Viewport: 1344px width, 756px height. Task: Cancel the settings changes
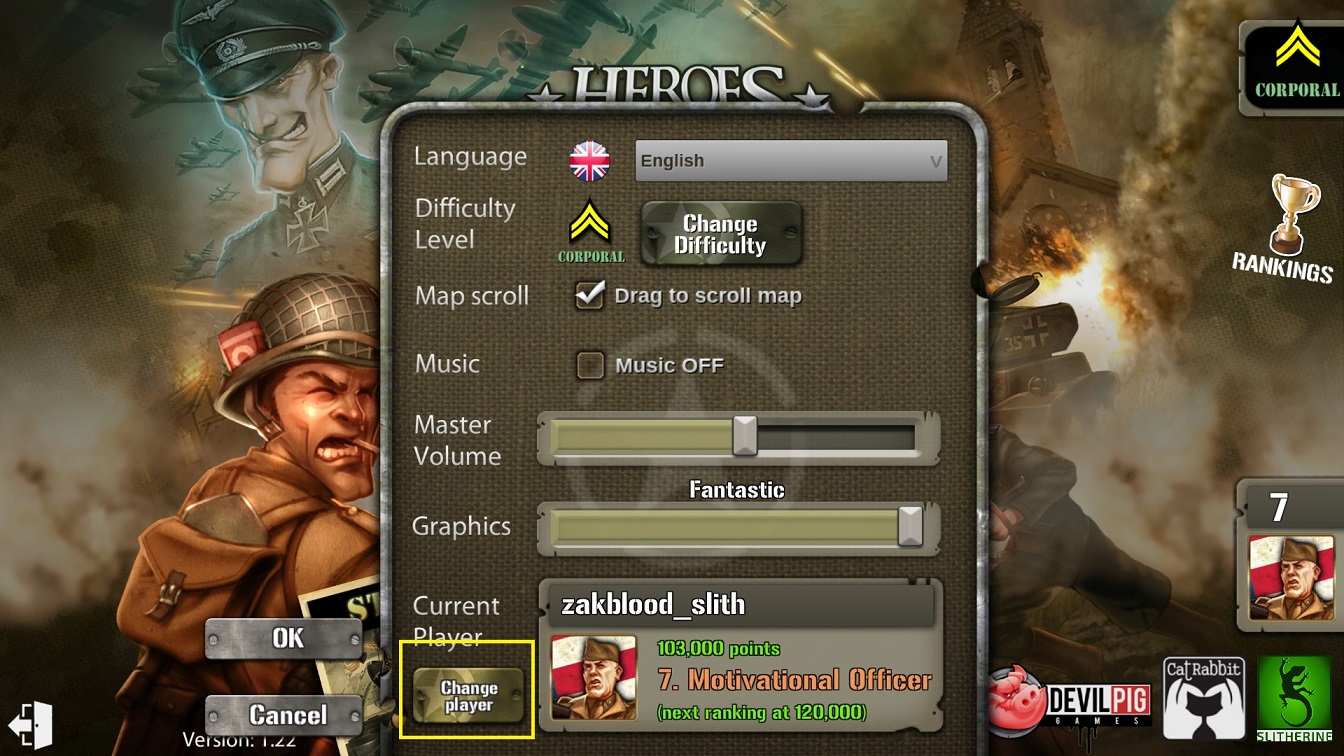284,714
